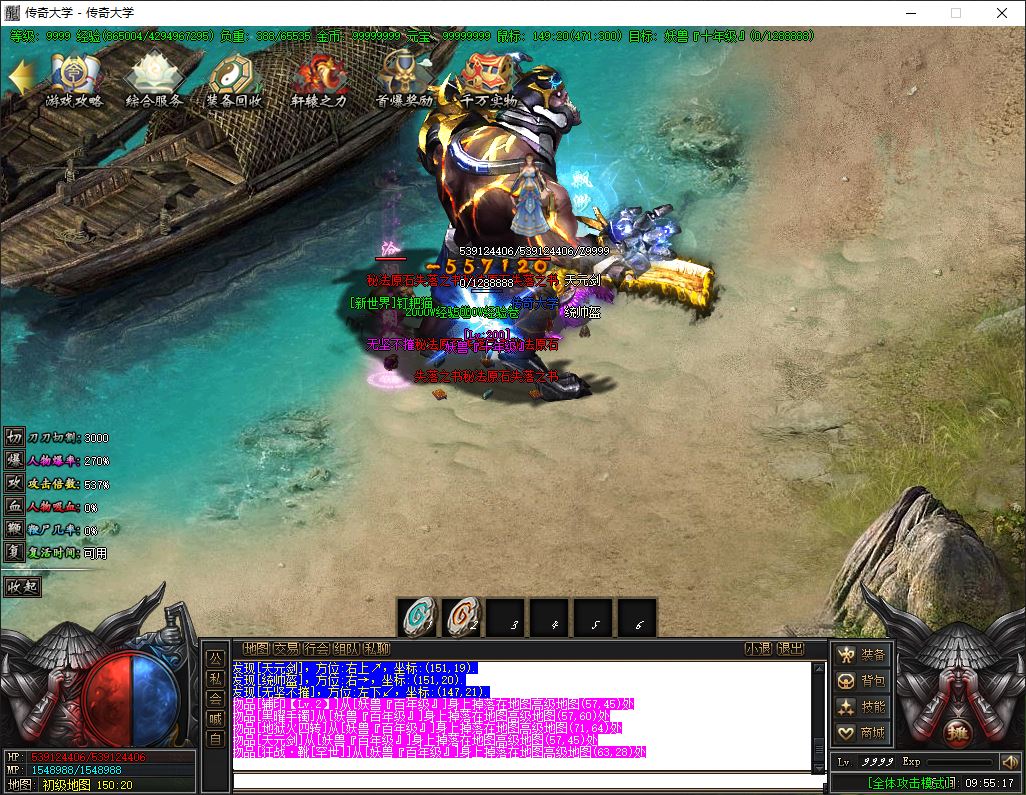Click the chat text input field
1026x795 pixels.
pyautogui.click(x=520, y=781)
